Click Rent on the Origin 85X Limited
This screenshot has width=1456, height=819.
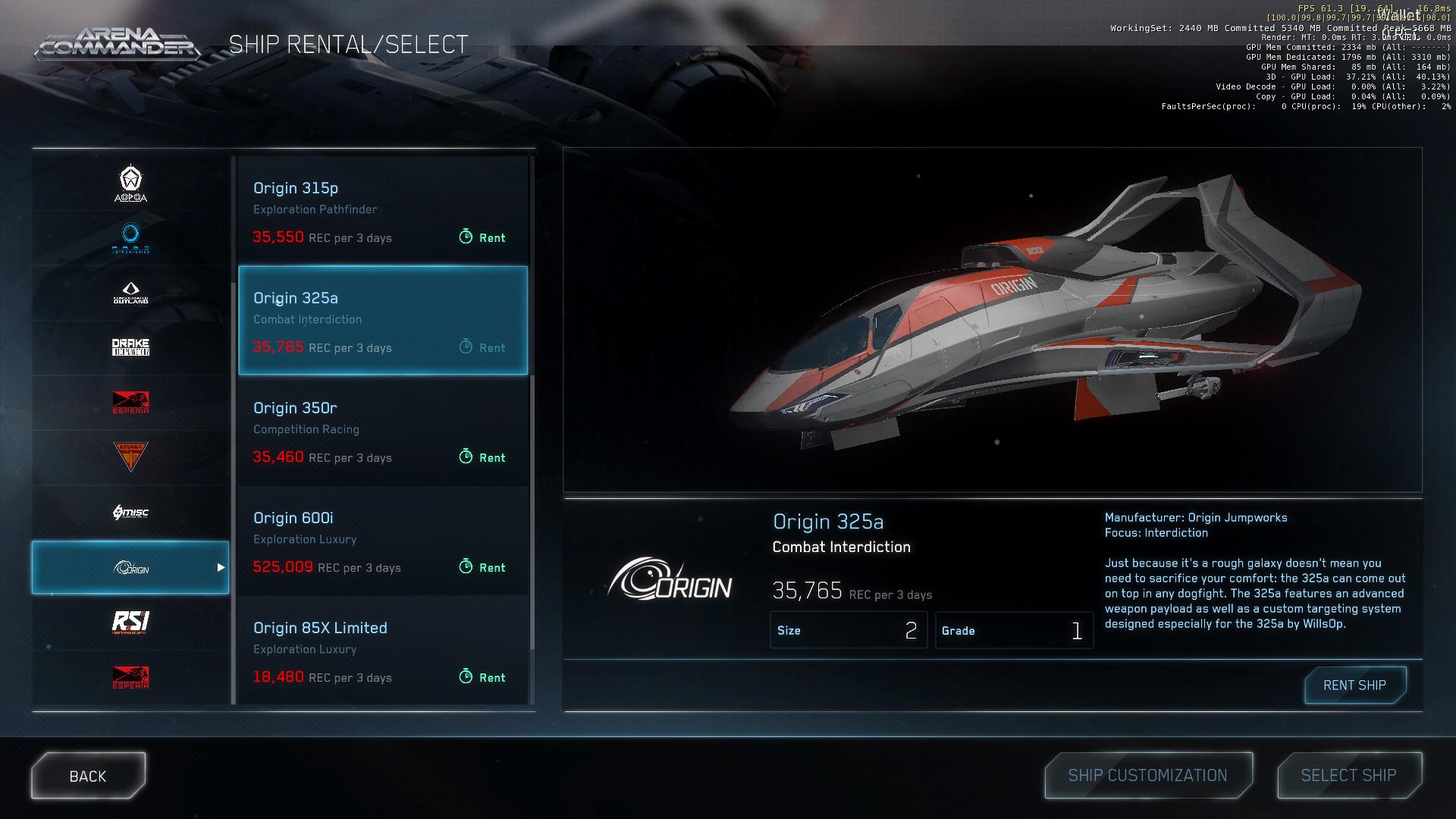[483, 677]
